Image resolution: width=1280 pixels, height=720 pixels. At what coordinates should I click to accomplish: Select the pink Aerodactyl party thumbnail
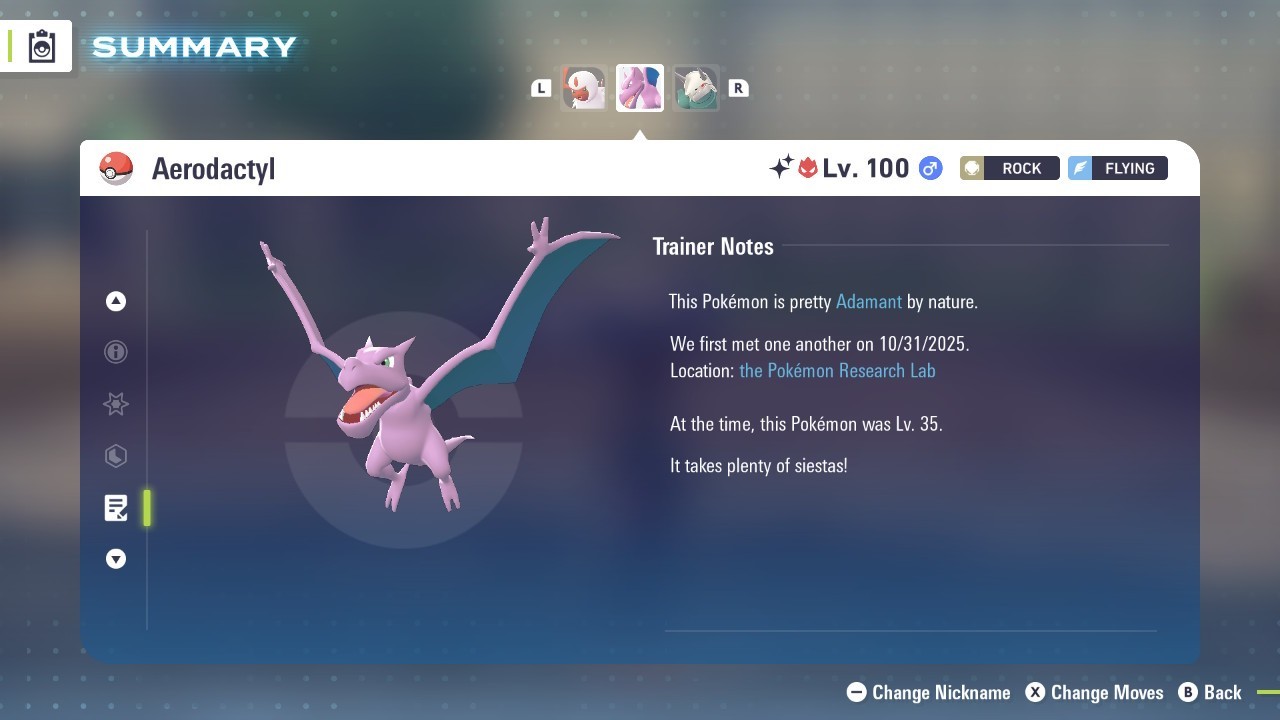[640, 88]
